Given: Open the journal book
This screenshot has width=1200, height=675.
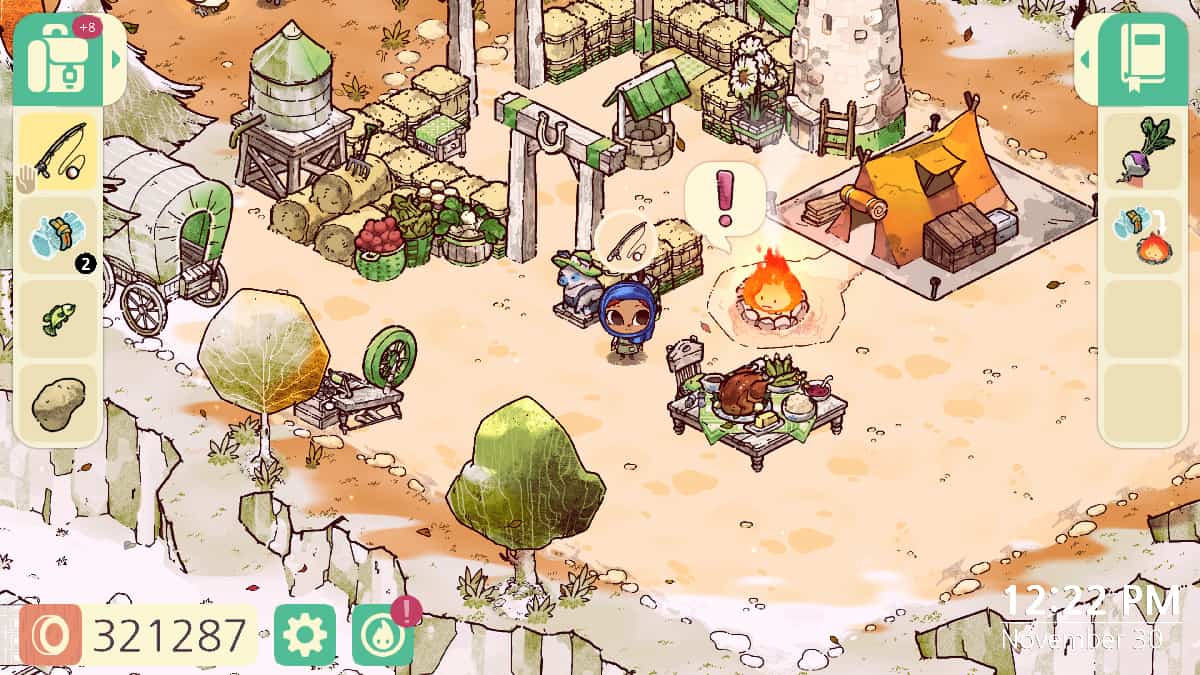Looking at the screenshot, I should point(1142,58).
